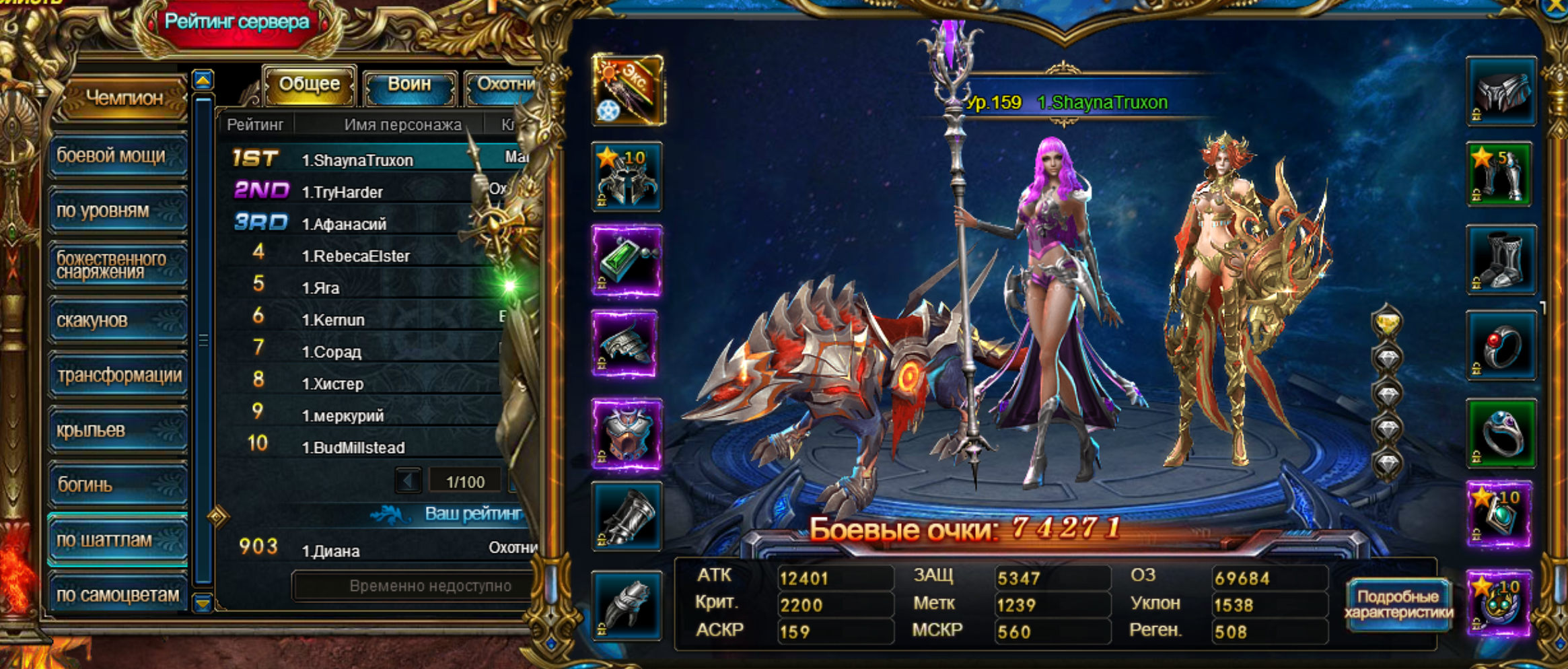Inspect the red gem ring slot
Image resolution: width=1568 pixels, height=669 pixels.
pos(1500,347)
